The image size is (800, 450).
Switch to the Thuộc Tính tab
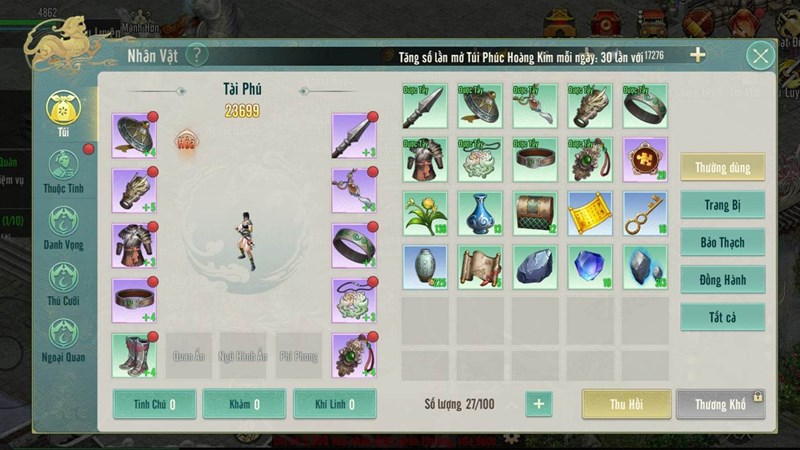[x=63, y=170]
